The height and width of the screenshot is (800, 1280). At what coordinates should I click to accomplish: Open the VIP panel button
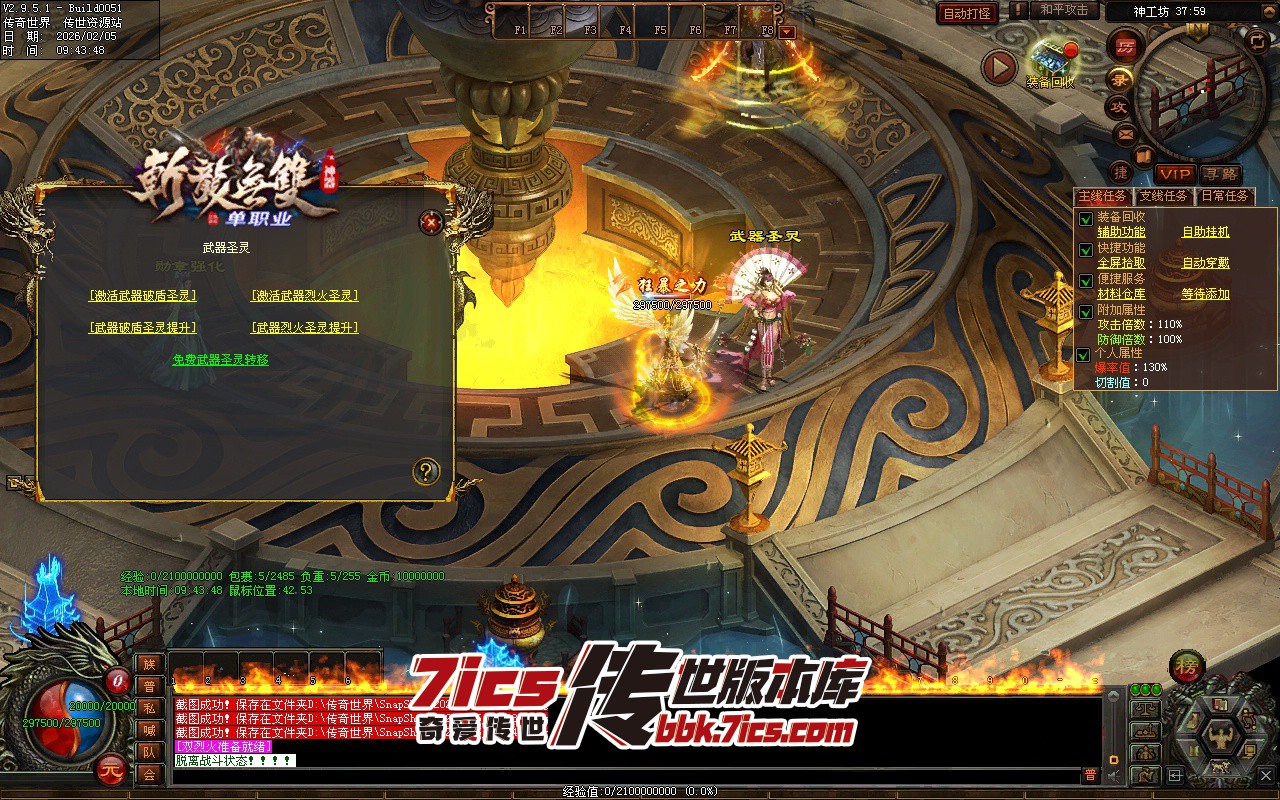point(1175,174)
